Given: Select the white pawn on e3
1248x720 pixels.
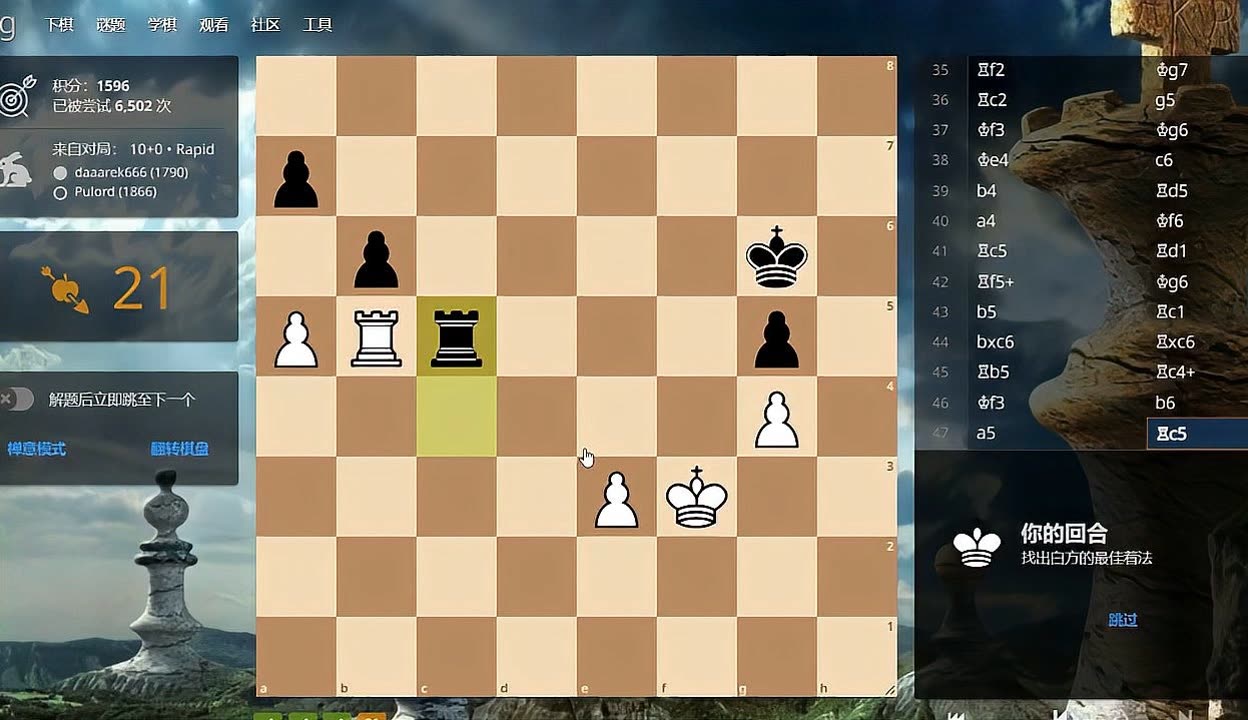Looking at the screenshot, I should pyautogui.click(x=616, y=497).
